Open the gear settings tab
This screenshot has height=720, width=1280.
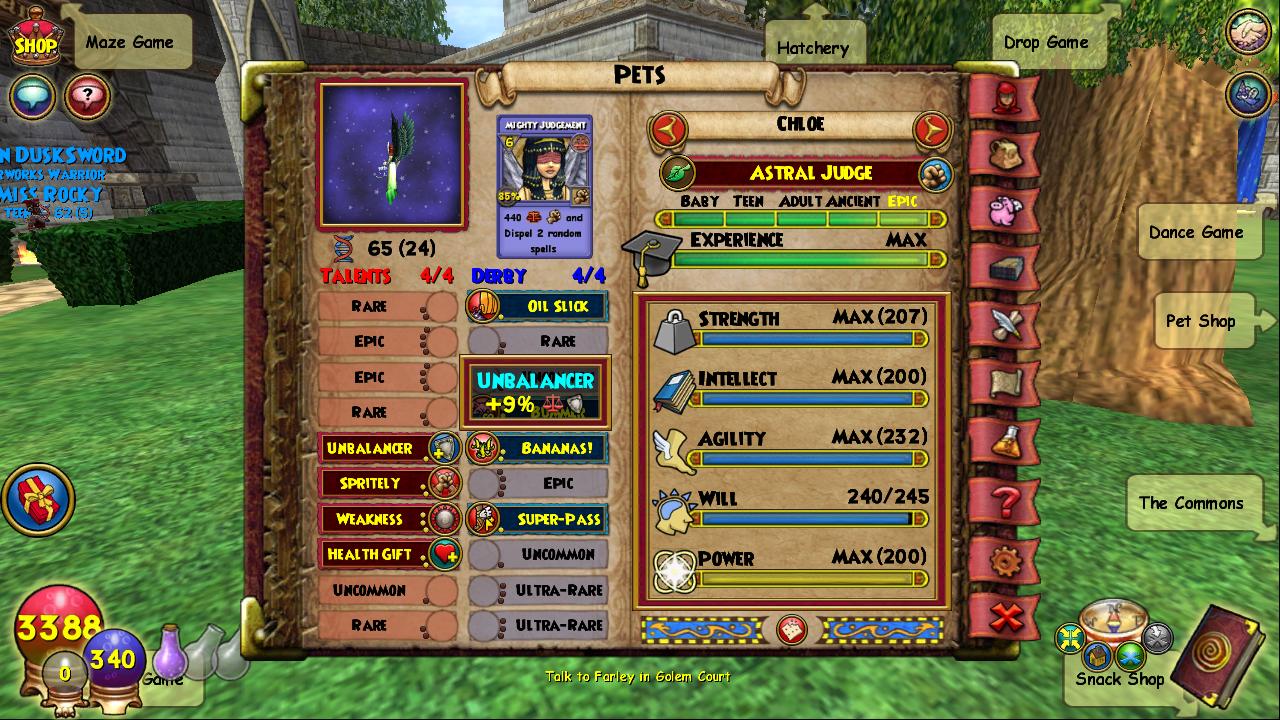(1004, 561)
